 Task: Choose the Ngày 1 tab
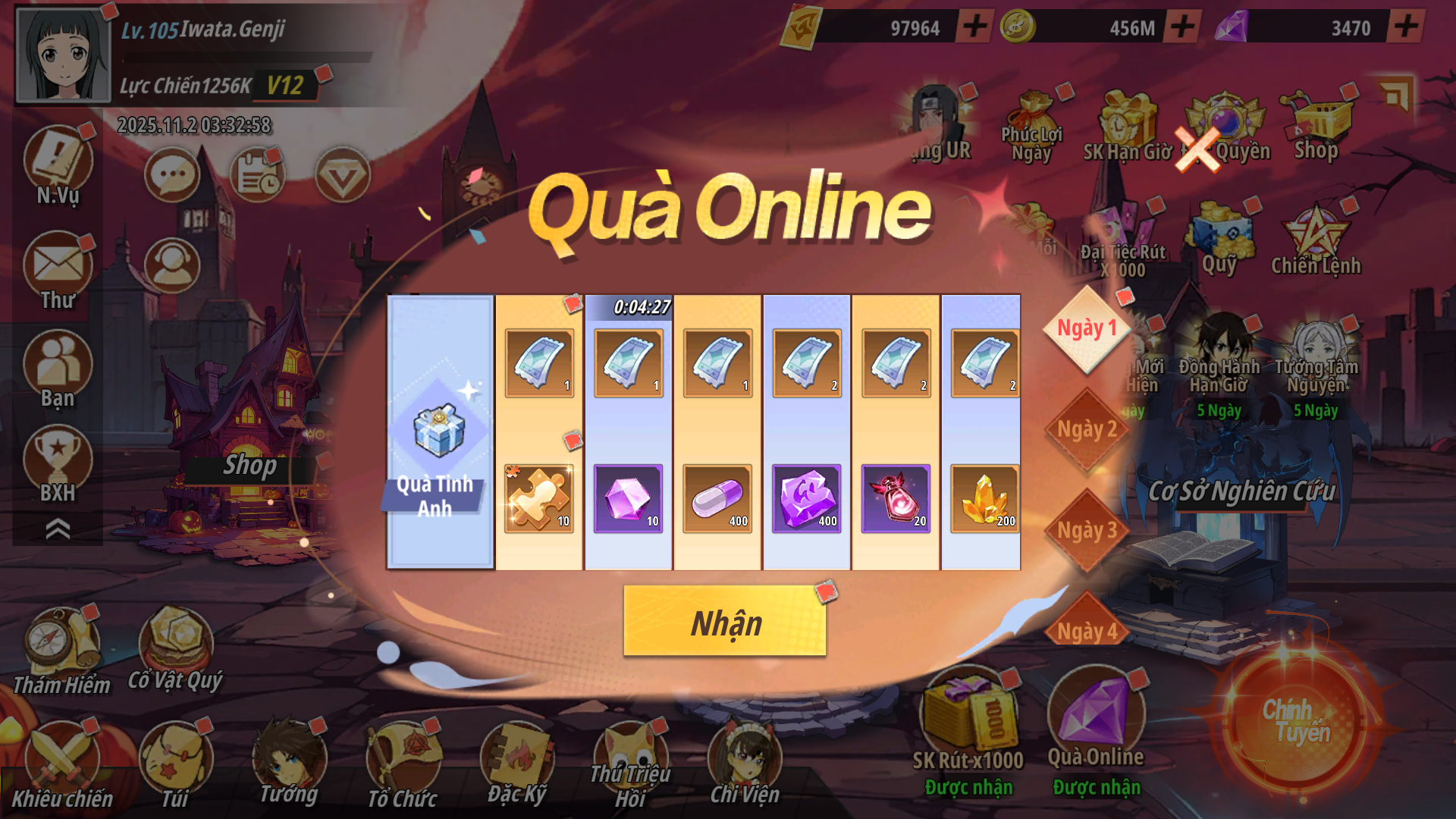[1087, 329]
